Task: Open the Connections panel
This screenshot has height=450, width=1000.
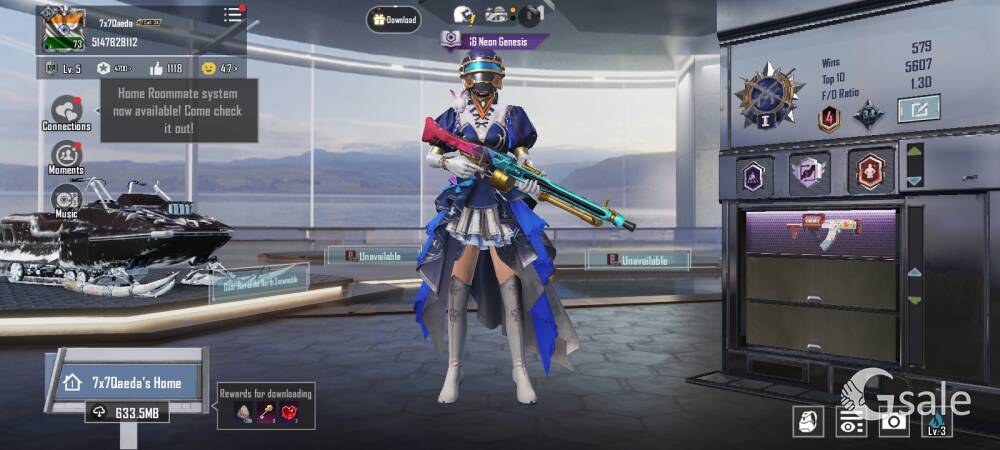Action: pos(67,112)
